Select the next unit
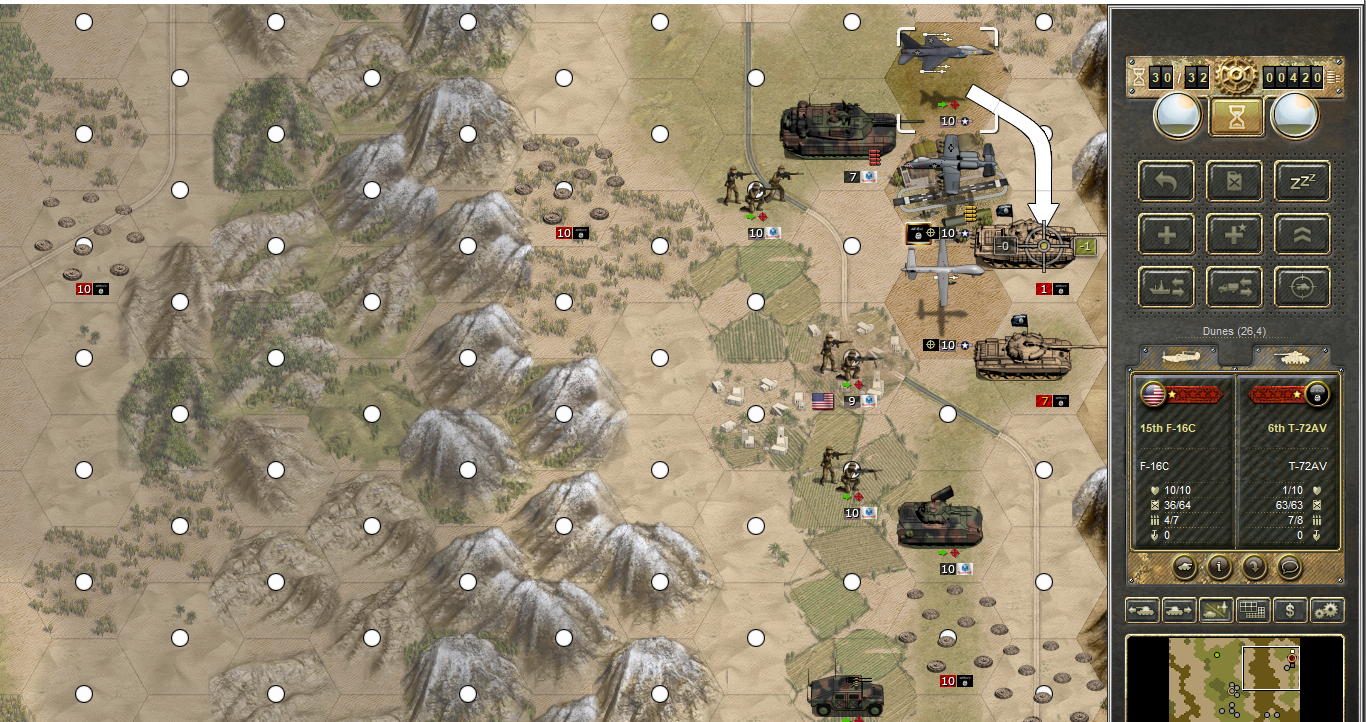 click(1178, 608)
